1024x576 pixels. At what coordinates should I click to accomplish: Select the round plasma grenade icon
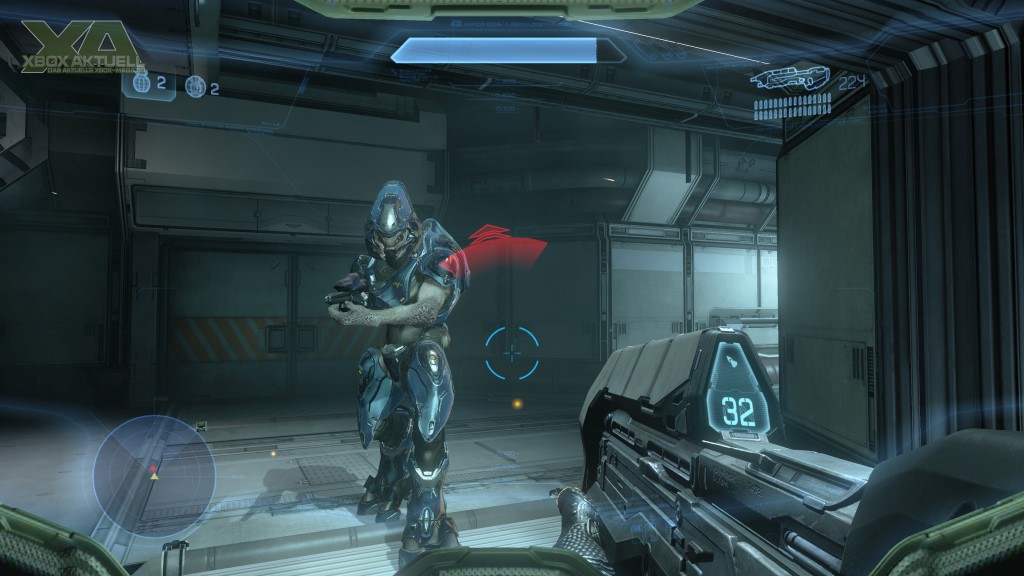[195, 88]
